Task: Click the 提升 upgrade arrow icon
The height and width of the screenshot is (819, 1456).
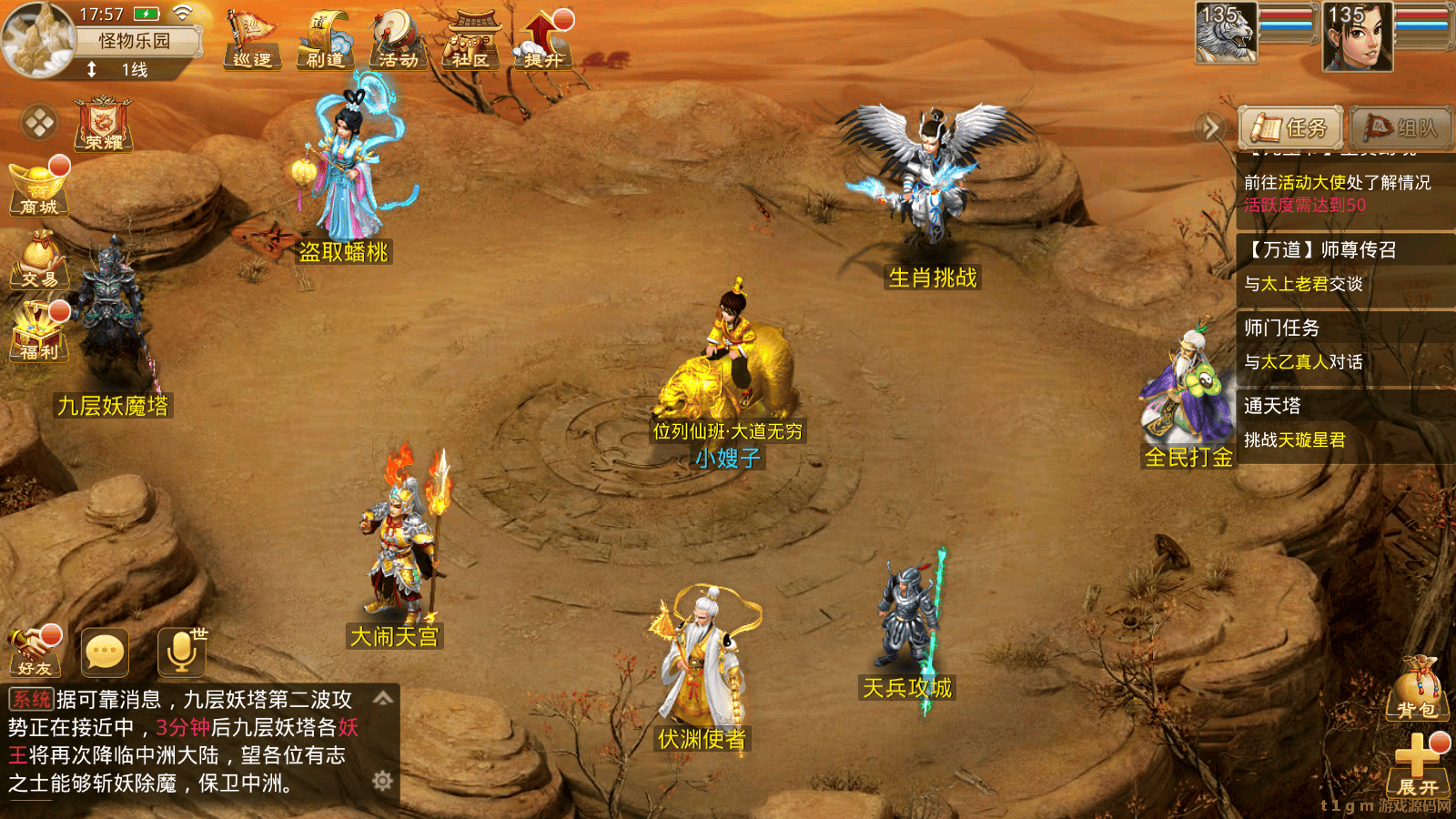Action: [541, 41]
